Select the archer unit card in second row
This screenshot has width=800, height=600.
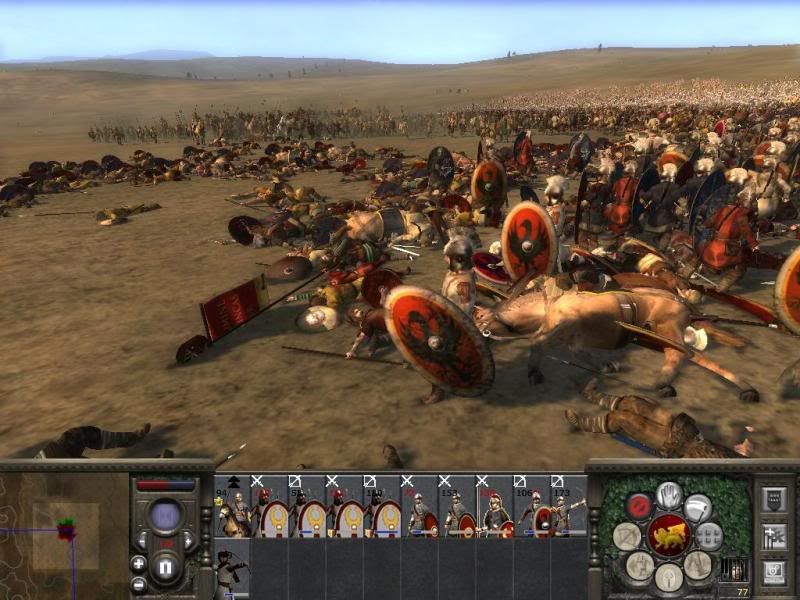click(x=233, y=570)
